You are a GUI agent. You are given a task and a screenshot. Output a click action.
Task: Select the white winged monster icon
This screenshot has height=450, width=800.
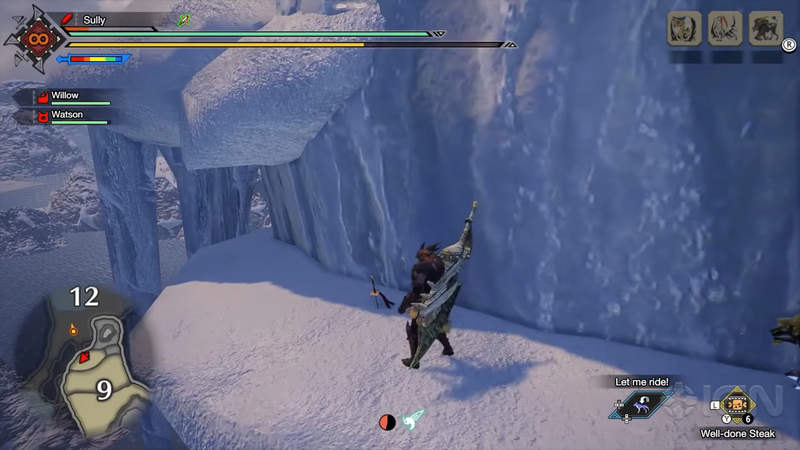point(724,28)
